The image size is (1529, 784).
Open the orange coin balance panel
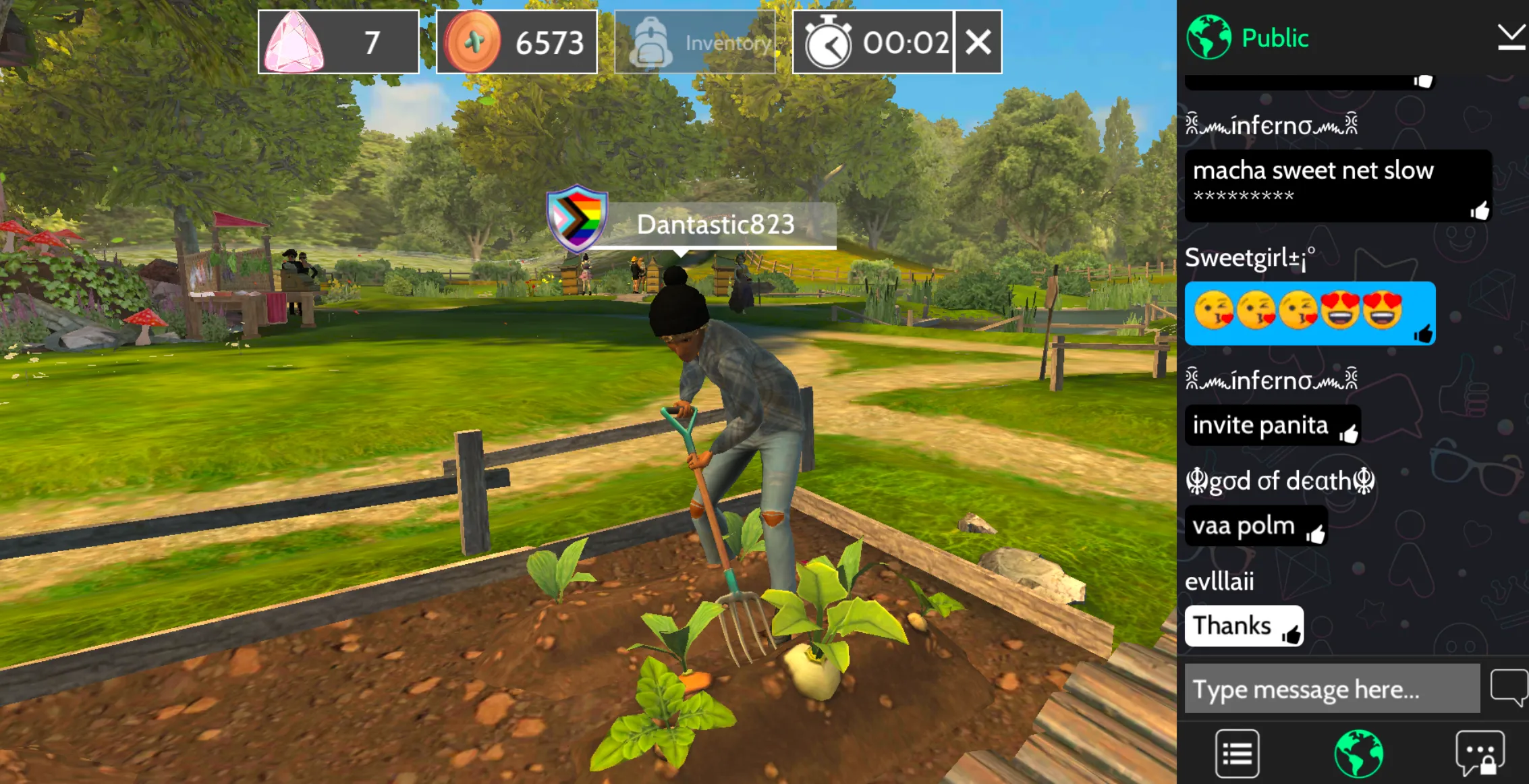pos(517,43)
